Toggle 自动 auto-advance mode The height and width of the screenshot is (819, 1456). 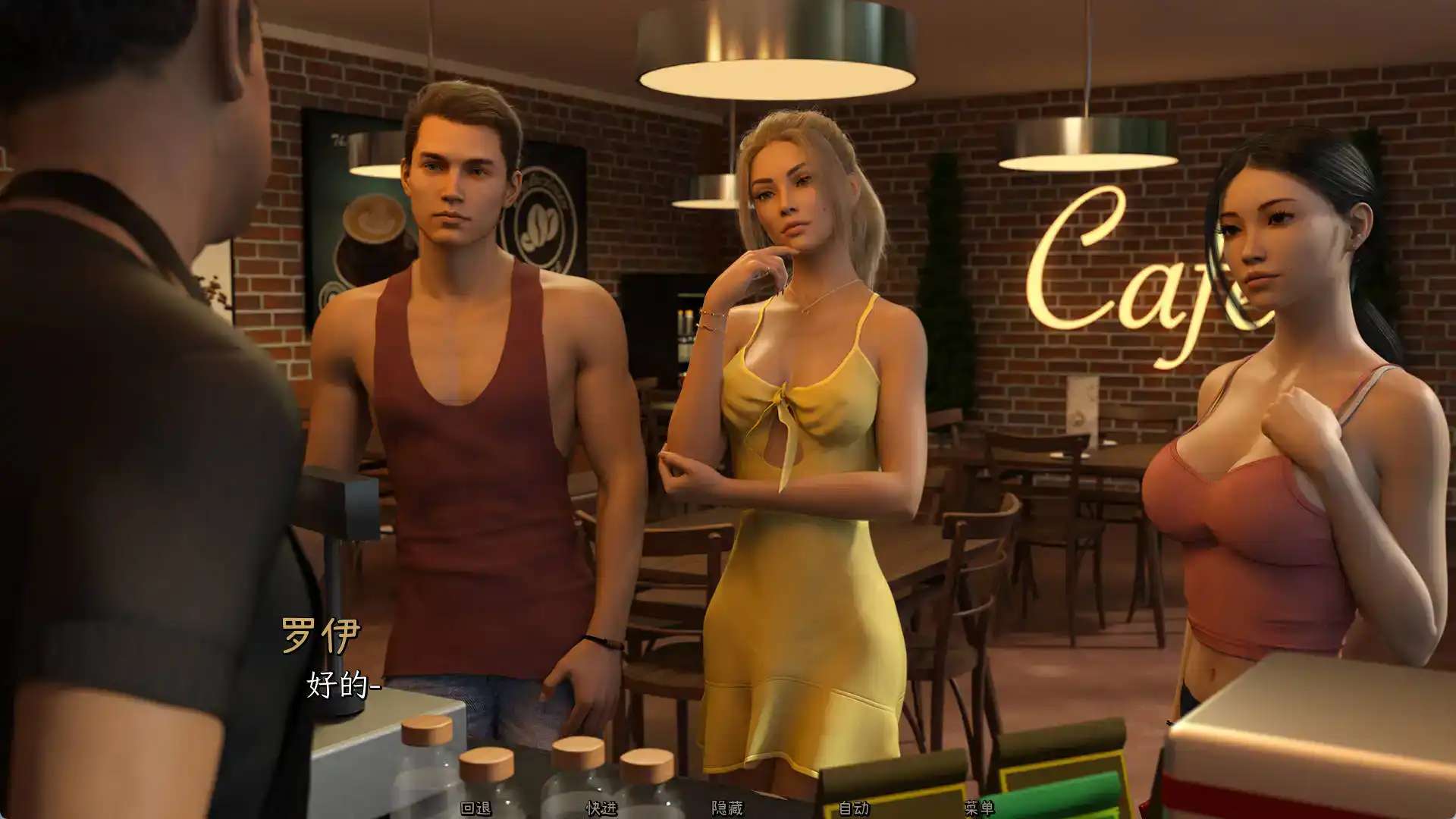(x=854, y=808)
